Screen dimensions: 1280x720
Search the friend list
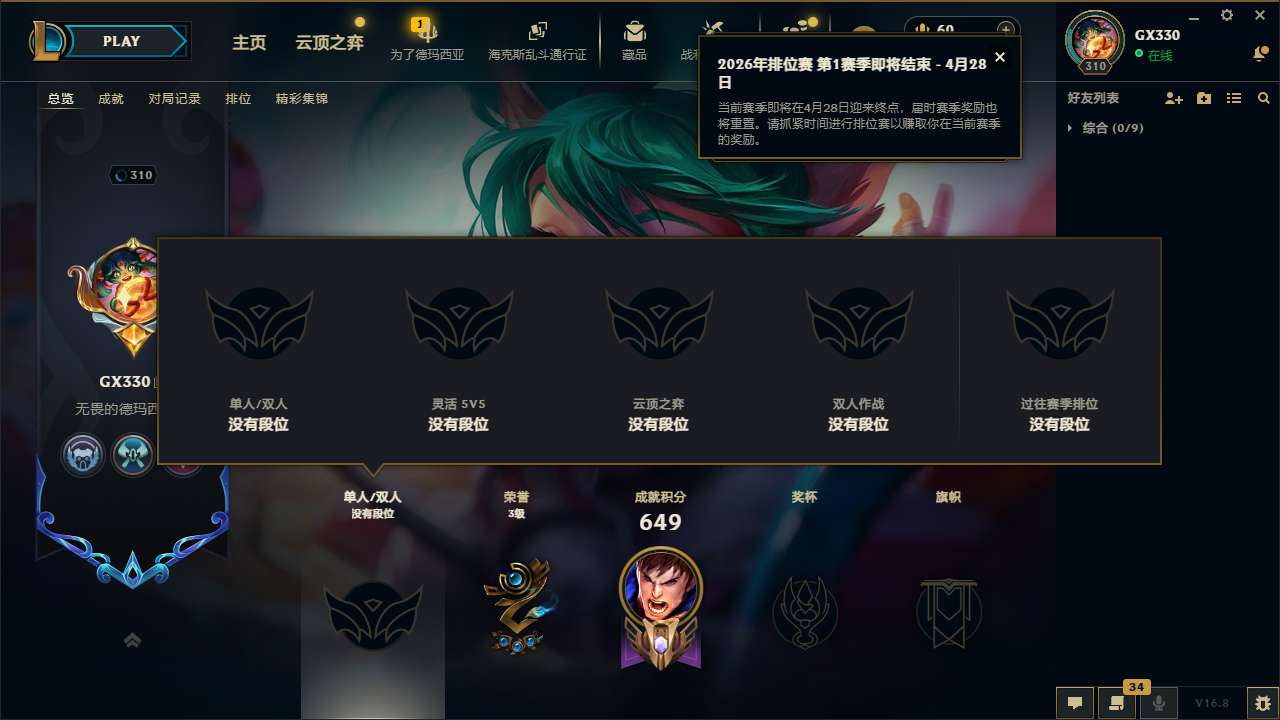1263,97
